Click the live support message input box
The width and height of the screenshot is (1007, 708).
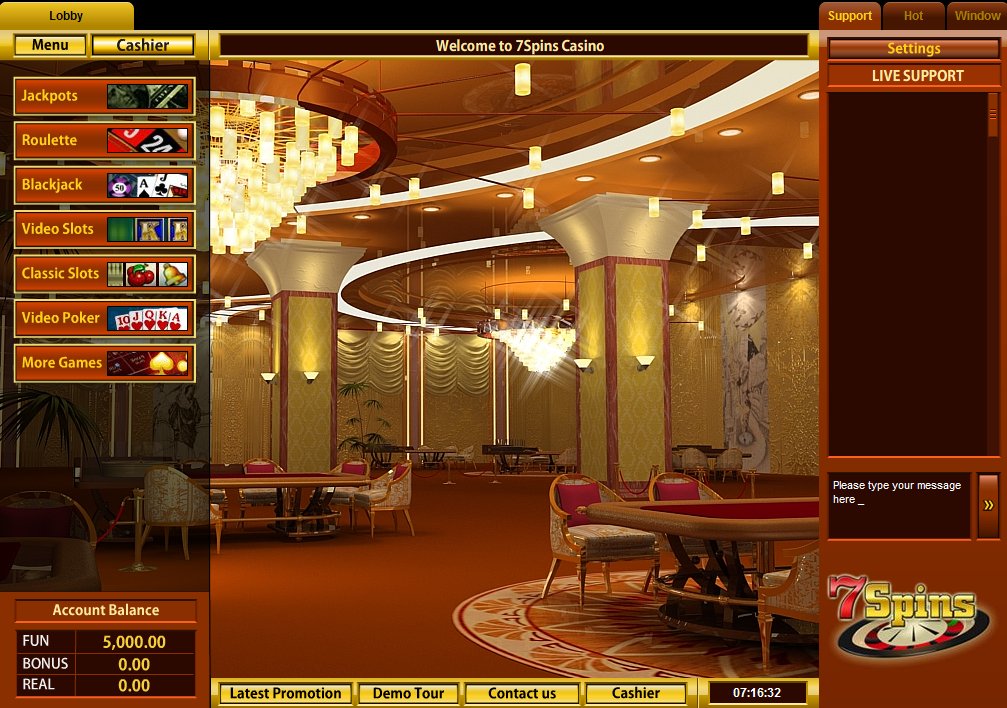pos(899,505)
